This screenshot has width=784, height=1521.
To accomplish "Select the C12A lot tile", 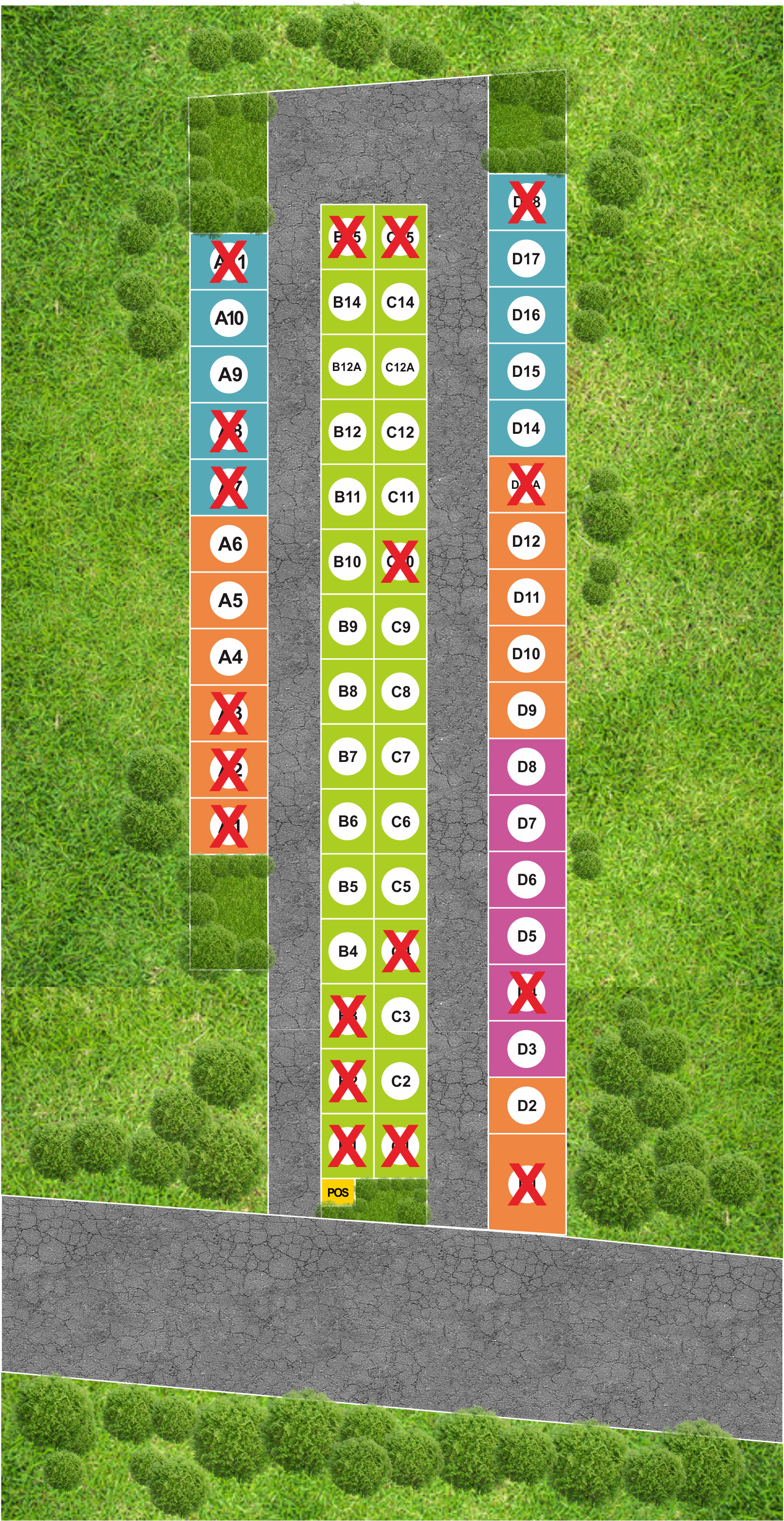I will click(x=400, y=367).
